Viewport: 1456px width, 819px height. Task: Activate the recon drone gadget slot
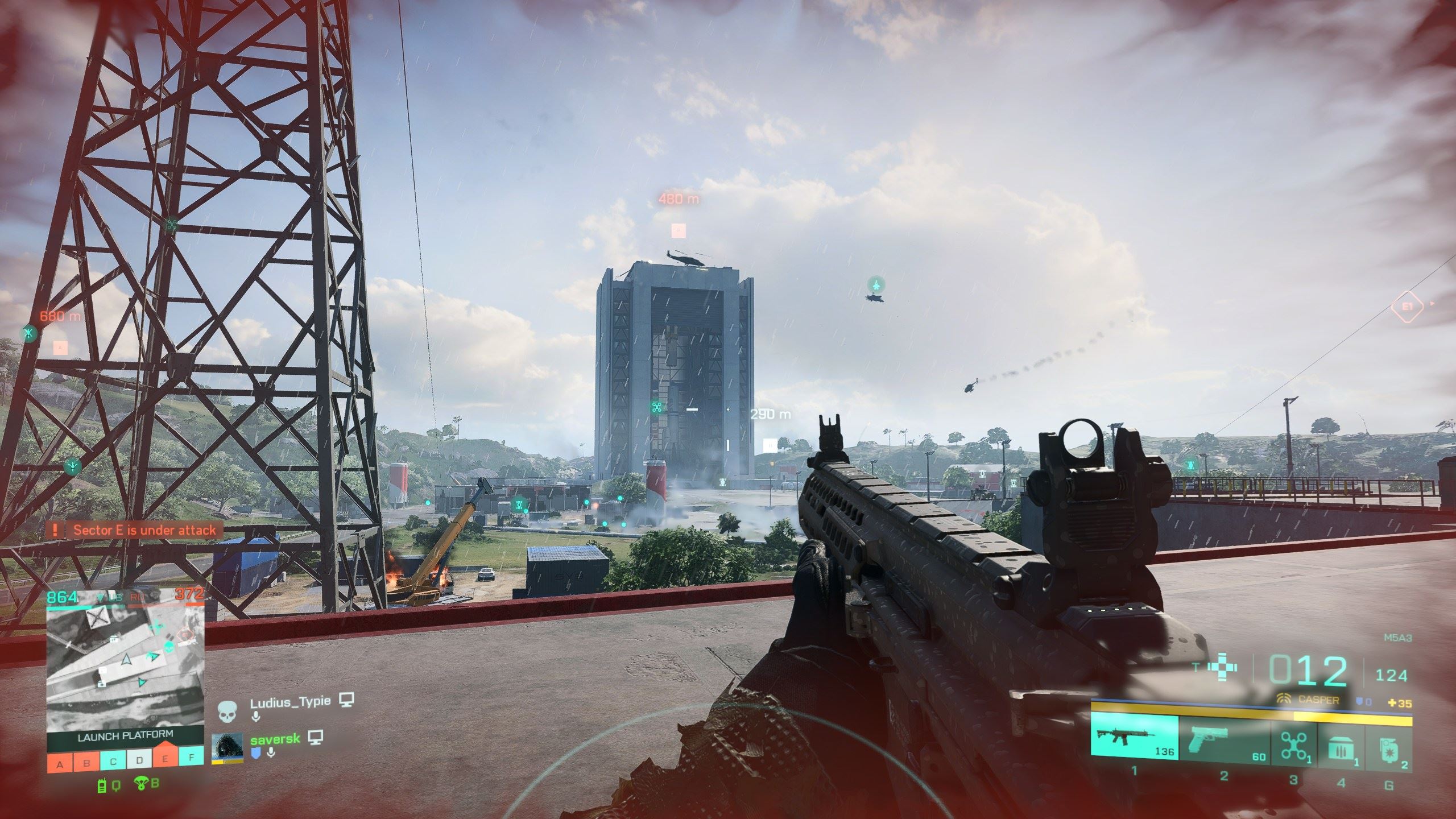point(1293,738)
